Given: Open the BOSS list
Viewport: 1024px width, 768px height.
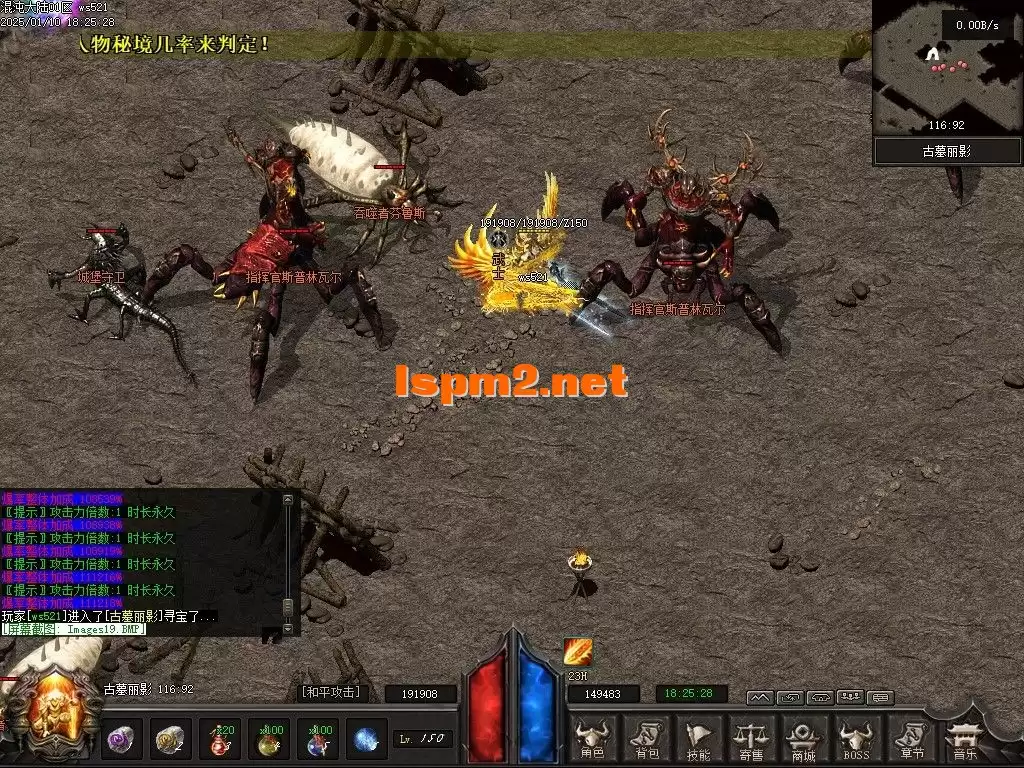Looking at the screenshot, I should pos(856,738).
